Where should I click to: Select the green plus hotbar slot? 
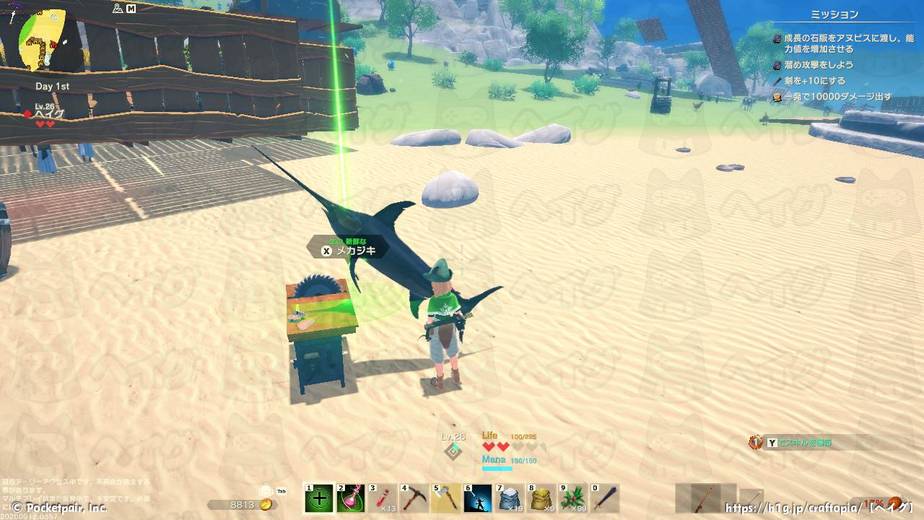[x=319, y=498]
